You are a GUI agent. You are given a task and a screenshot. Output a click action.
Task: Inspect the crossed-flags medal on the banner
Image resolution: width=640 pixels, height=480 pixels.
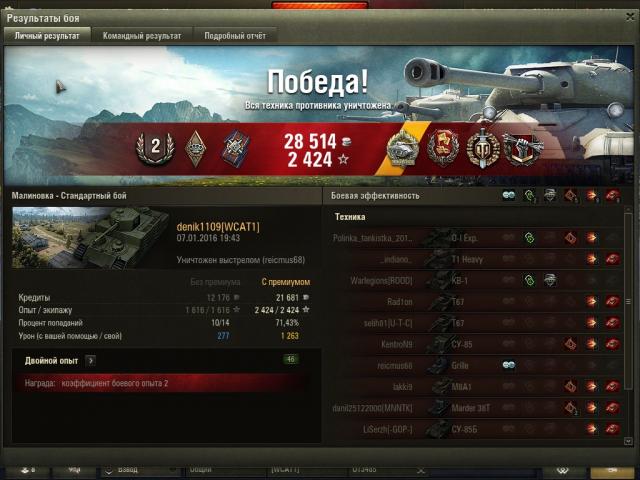[441, 149]
